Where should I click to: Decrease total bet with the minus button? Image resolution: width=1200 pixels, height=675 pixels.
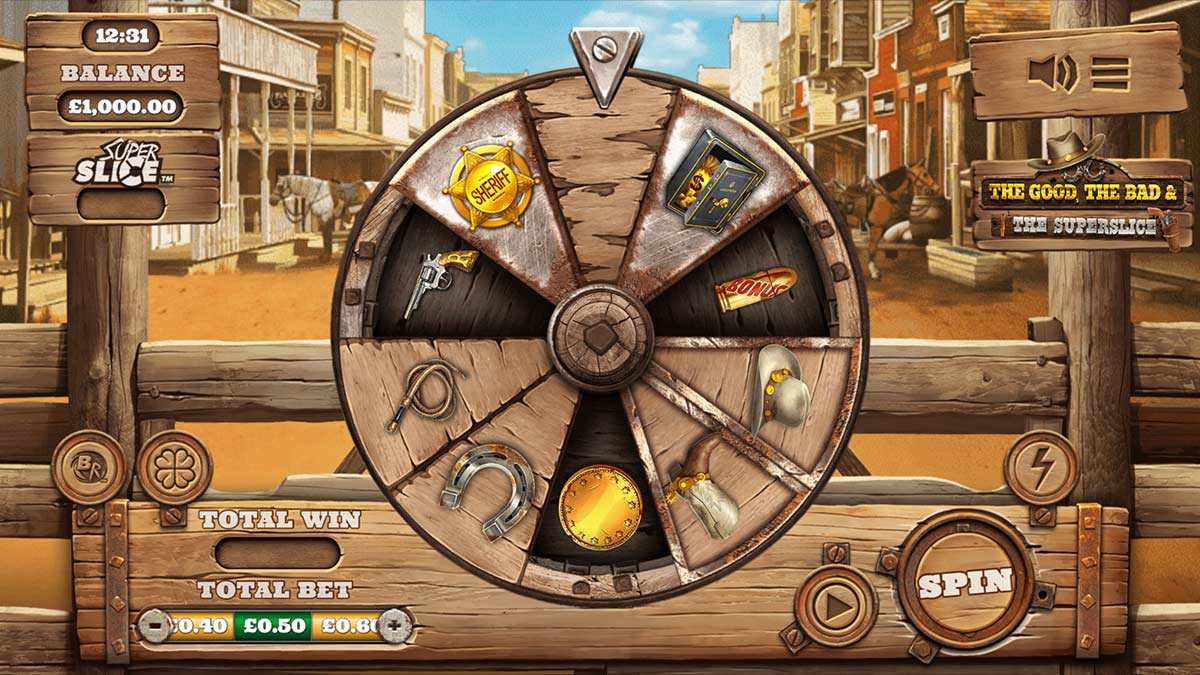pyautogui.click(x=155, y=626)
